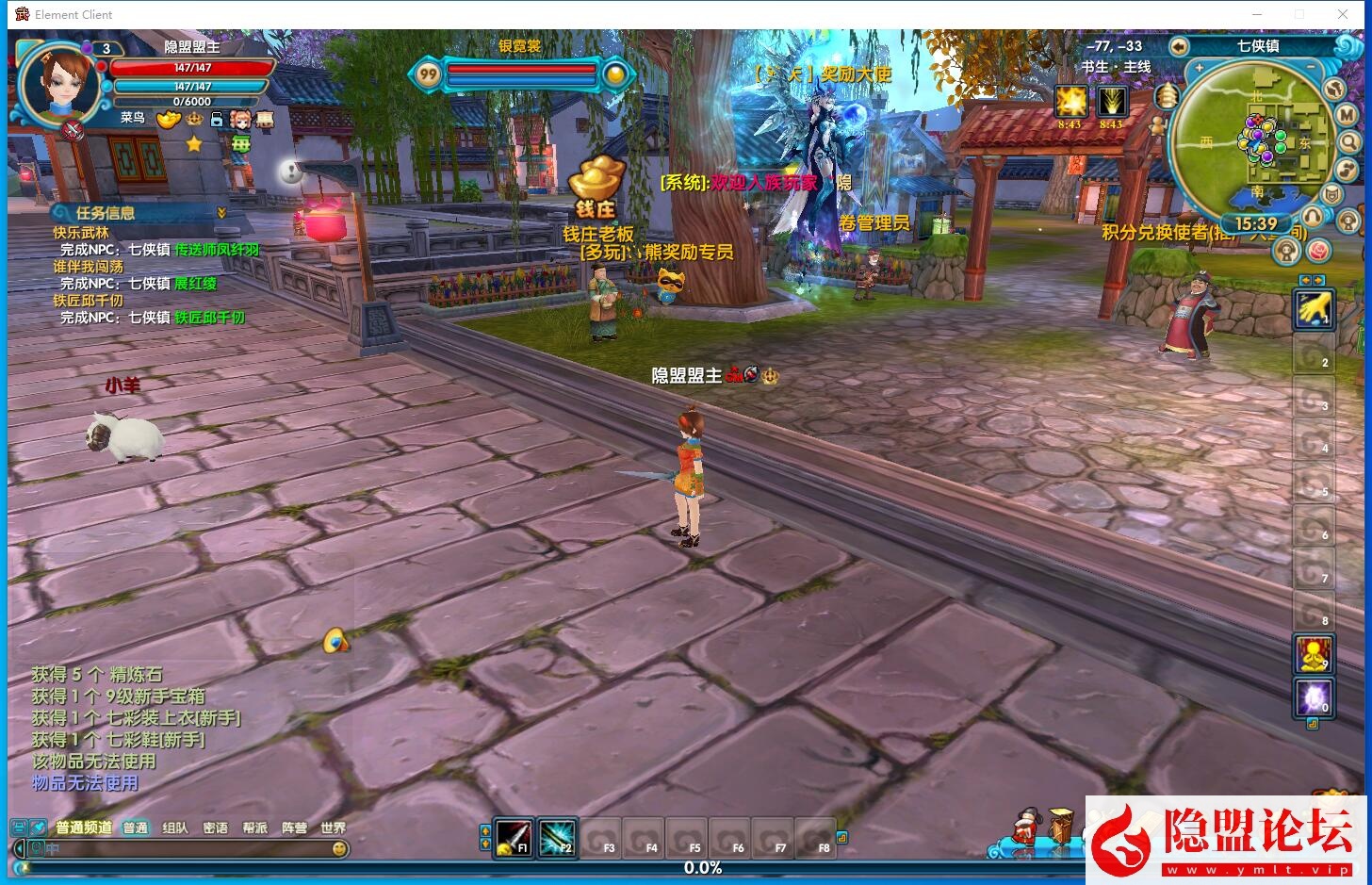Open the emoji picker in chat bar
The height and width of the screenshot is (885, 1372).
point(339,848)
